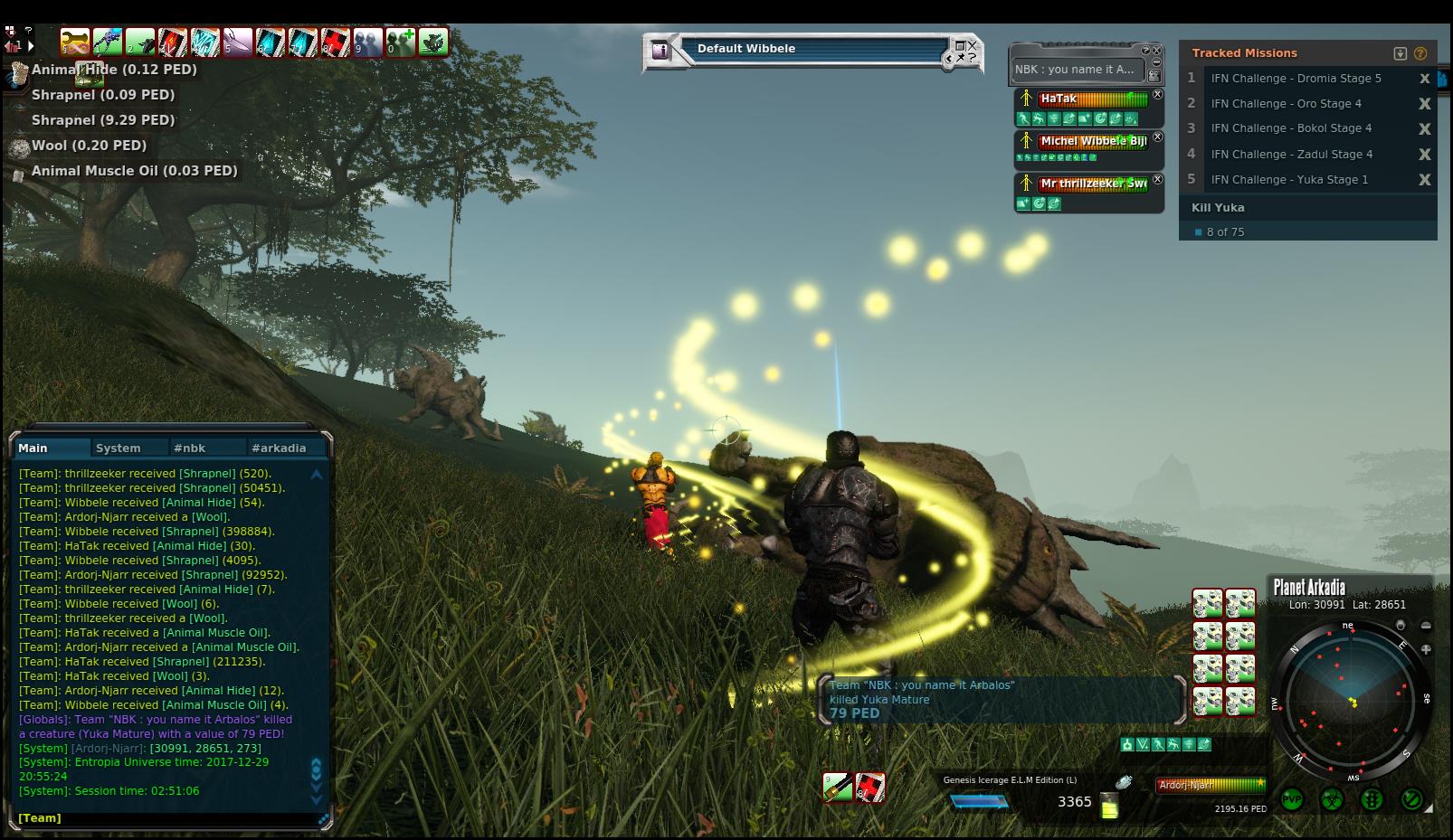Click the Team chat input line

tap(172, 818)
